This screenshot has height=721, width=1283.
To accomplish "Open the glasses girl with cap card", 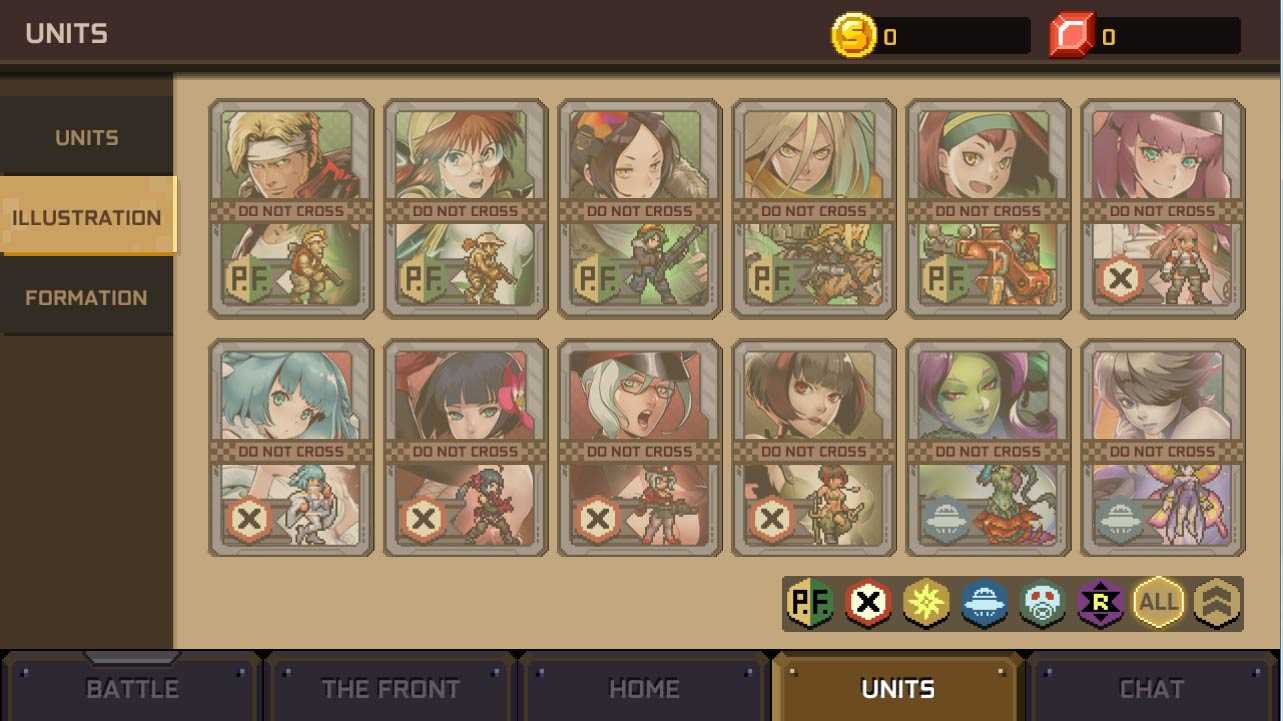I will tap(465, 208).
